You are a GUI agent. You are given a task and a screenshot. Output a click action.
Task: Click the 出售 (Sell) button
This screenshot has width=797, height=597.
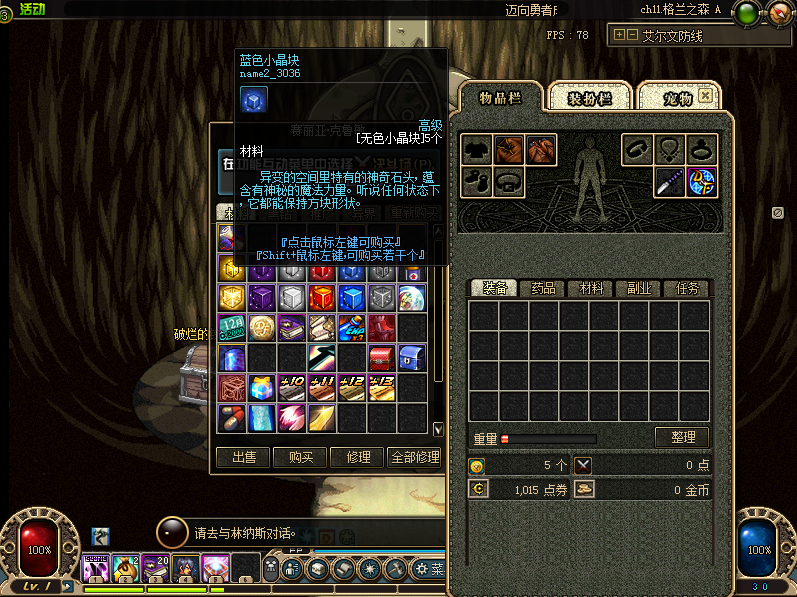click(243, 457)
